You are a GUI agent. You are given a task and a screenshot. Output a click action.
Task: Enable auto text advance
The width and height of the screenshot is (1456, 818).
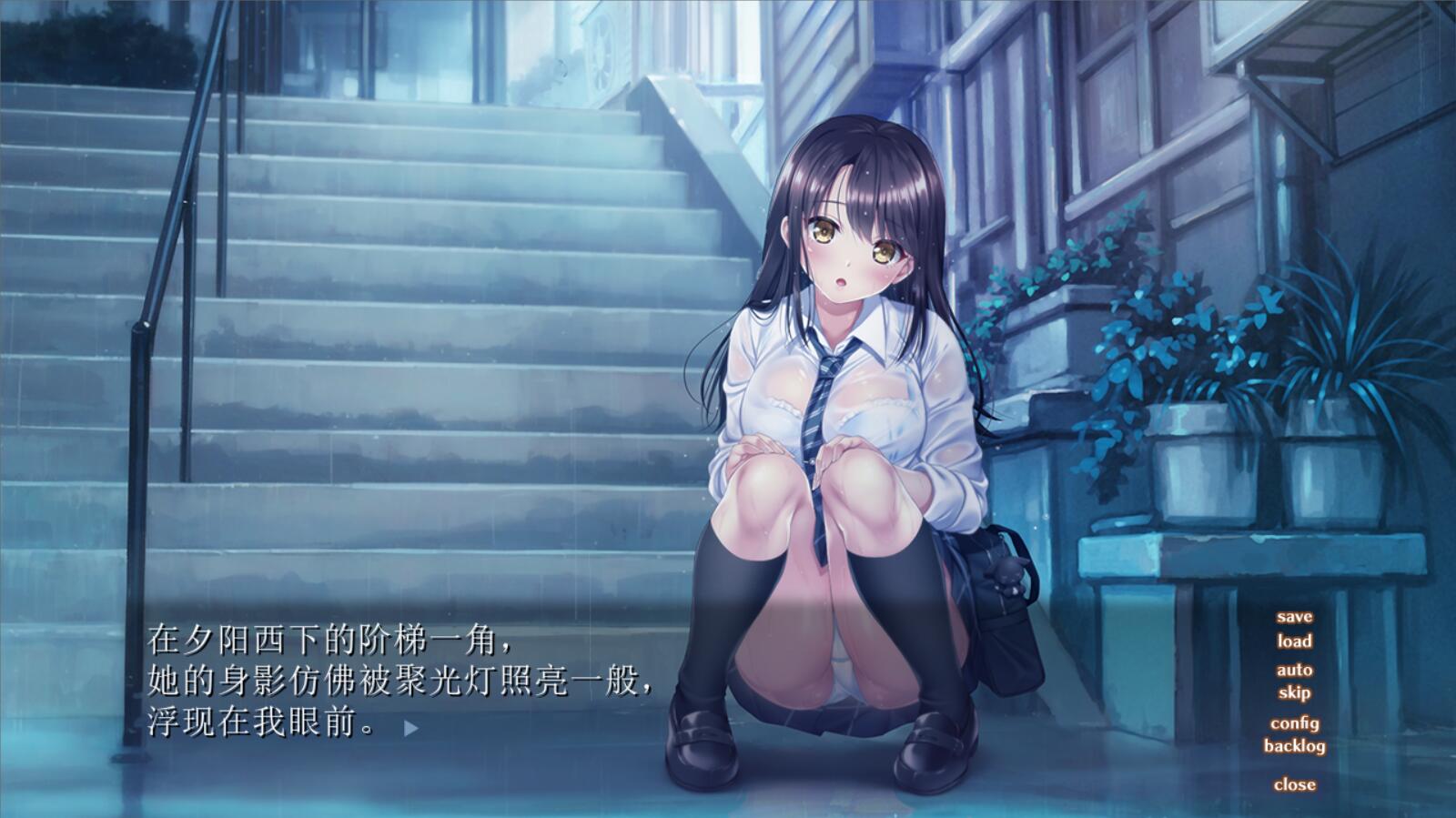coord(1294,671)
